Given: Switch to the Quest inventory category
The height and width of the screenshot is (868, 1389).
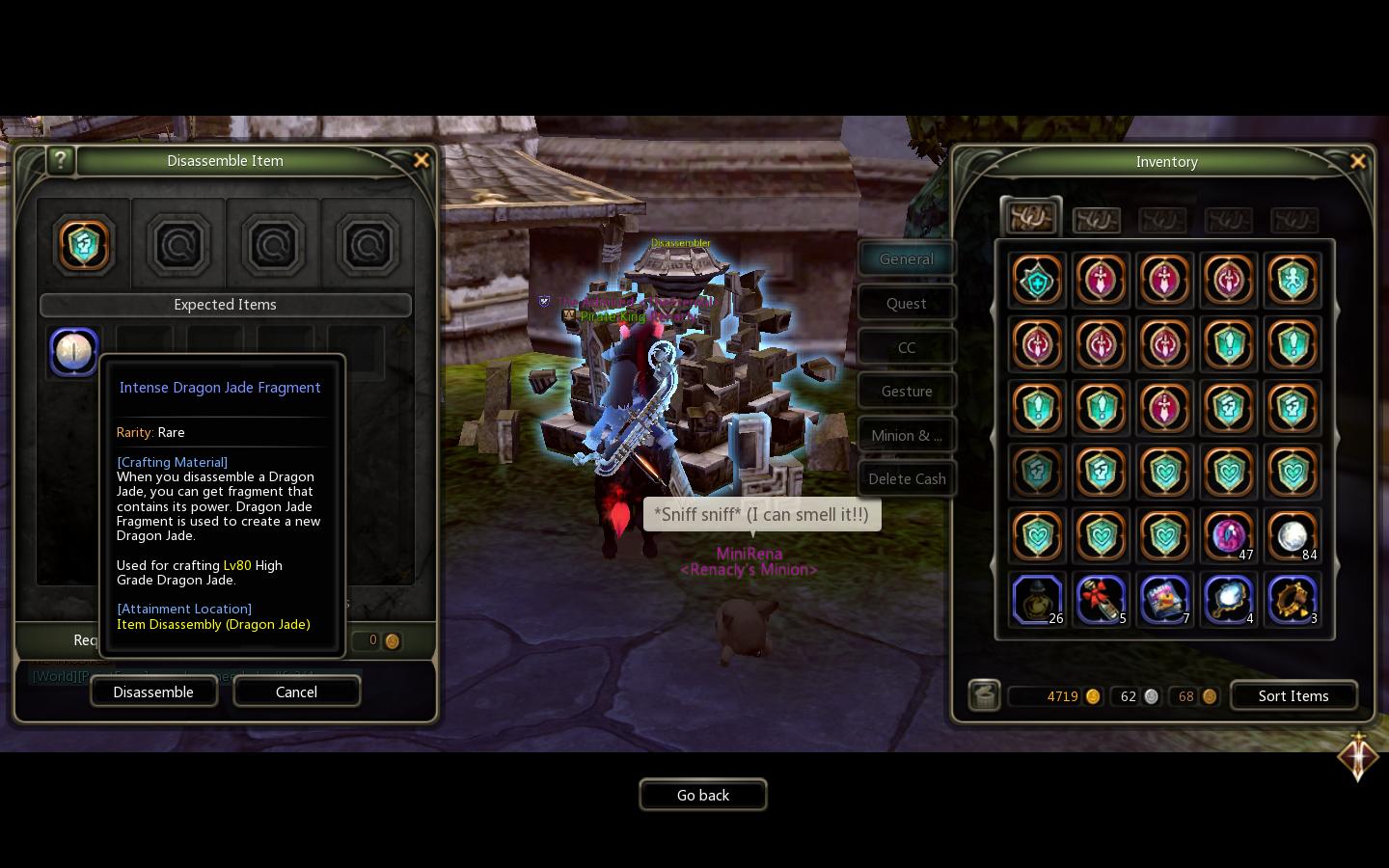Looking at the screenshot, I should click(x=906, y=302).
